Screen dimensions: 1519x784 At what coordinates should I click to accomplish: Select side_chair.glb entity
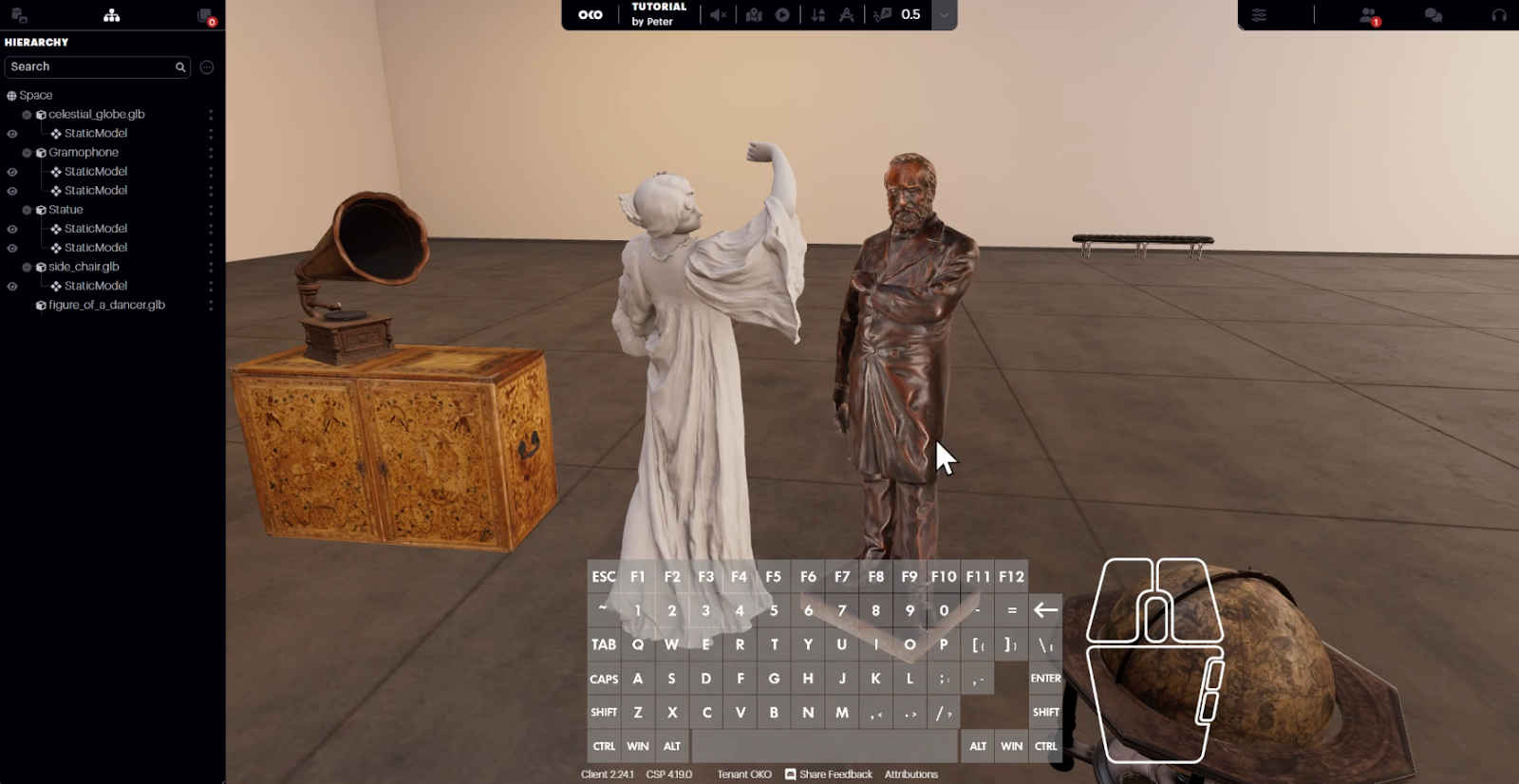click(84, 267)
